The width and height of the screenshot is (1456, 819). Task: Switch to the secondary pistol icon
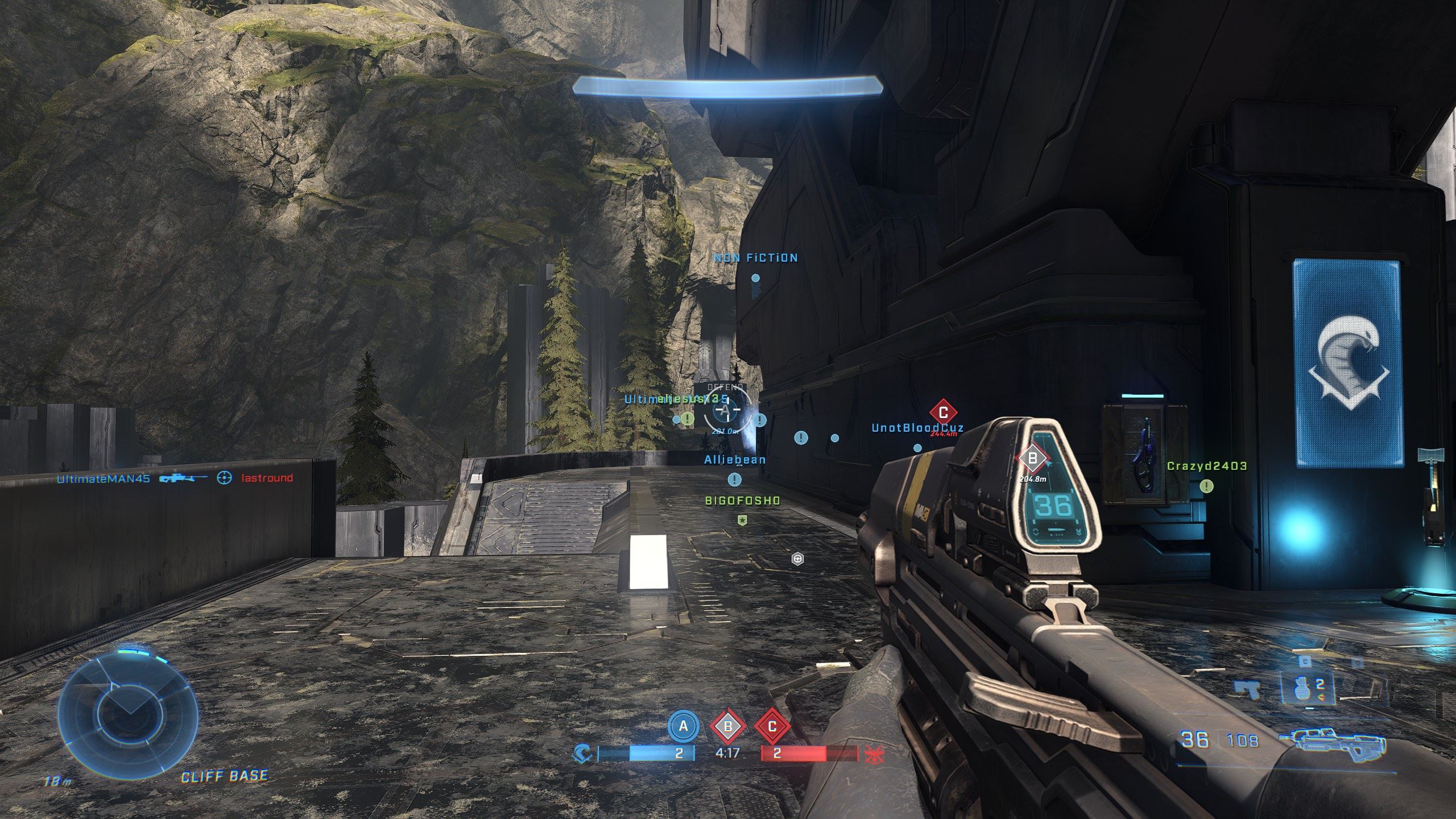coord(1247,689)
